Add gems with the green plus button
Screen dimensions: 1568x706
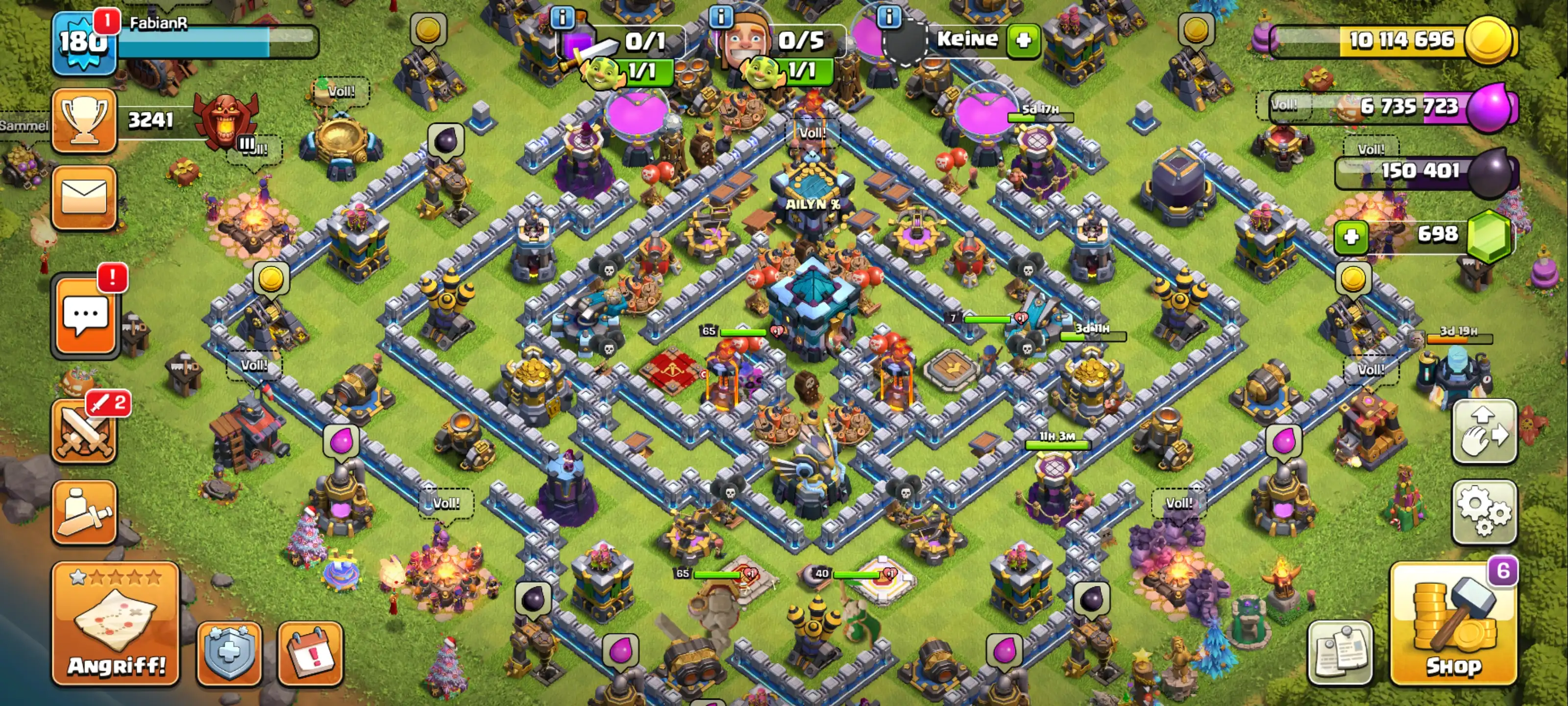coord(1351,236)
